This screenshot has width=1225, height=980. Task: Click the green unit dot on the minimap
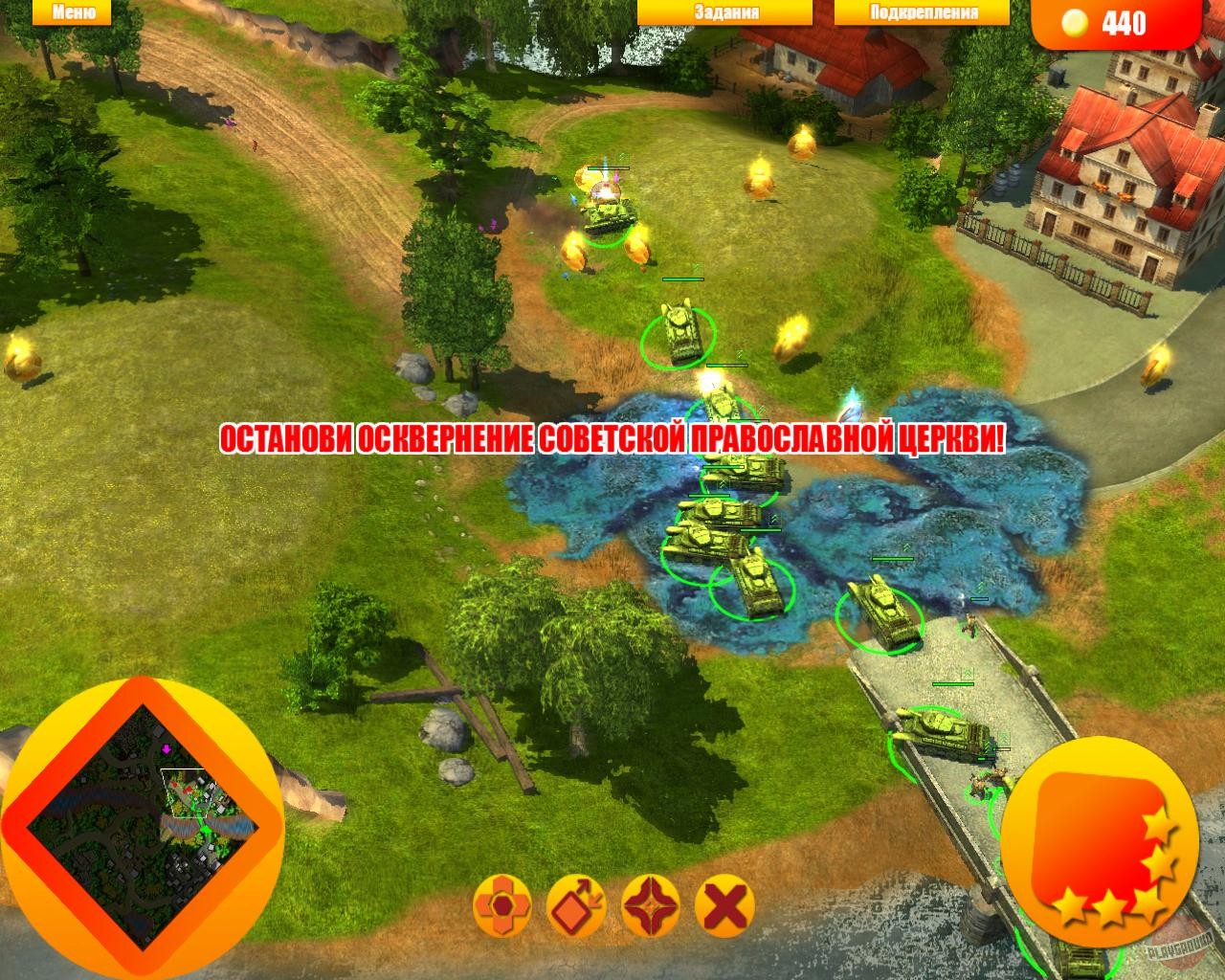click(x=207, y=829)
